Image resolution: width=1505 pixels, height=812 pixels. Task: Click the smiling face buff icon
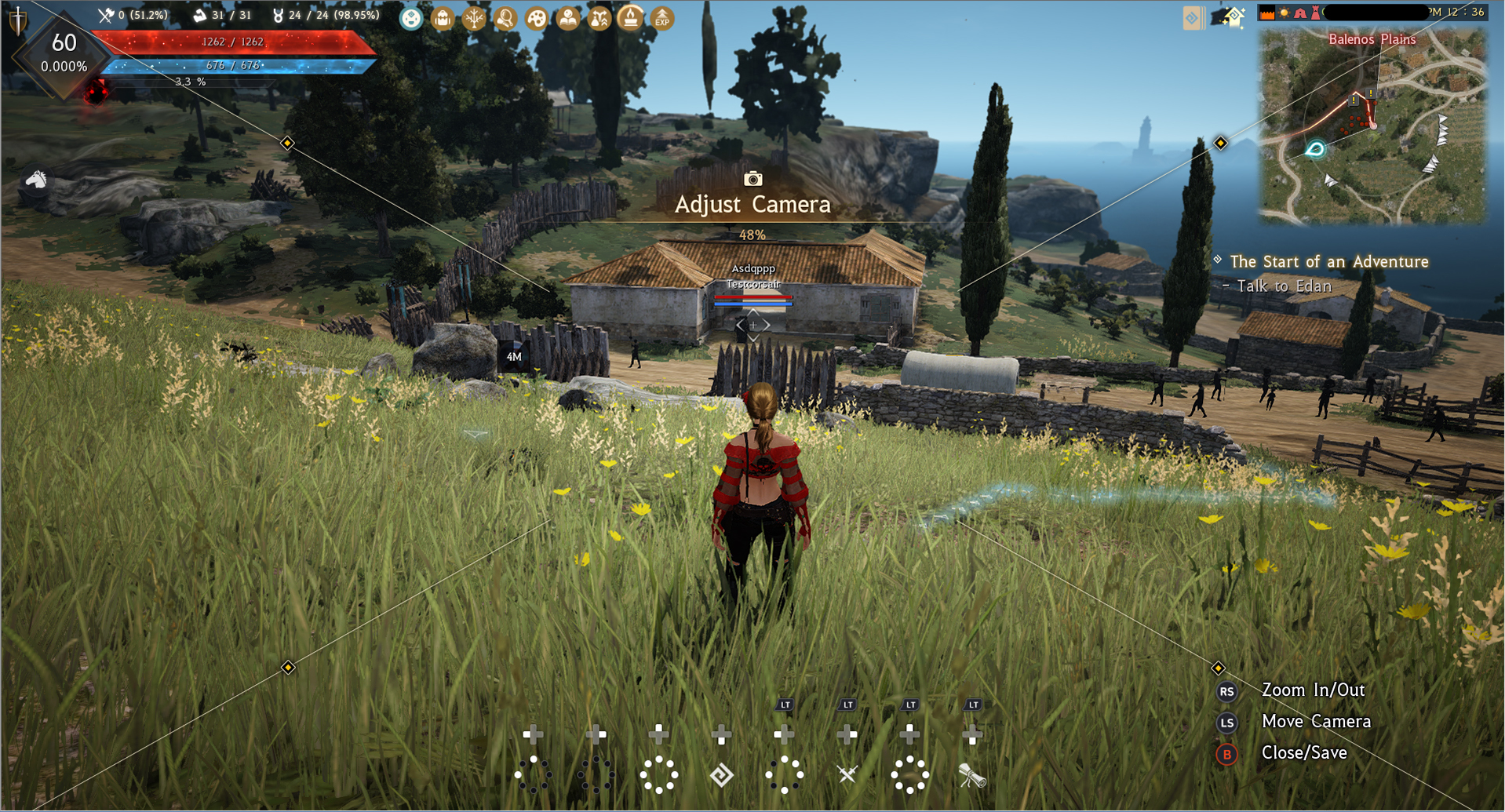click(411, 18)
